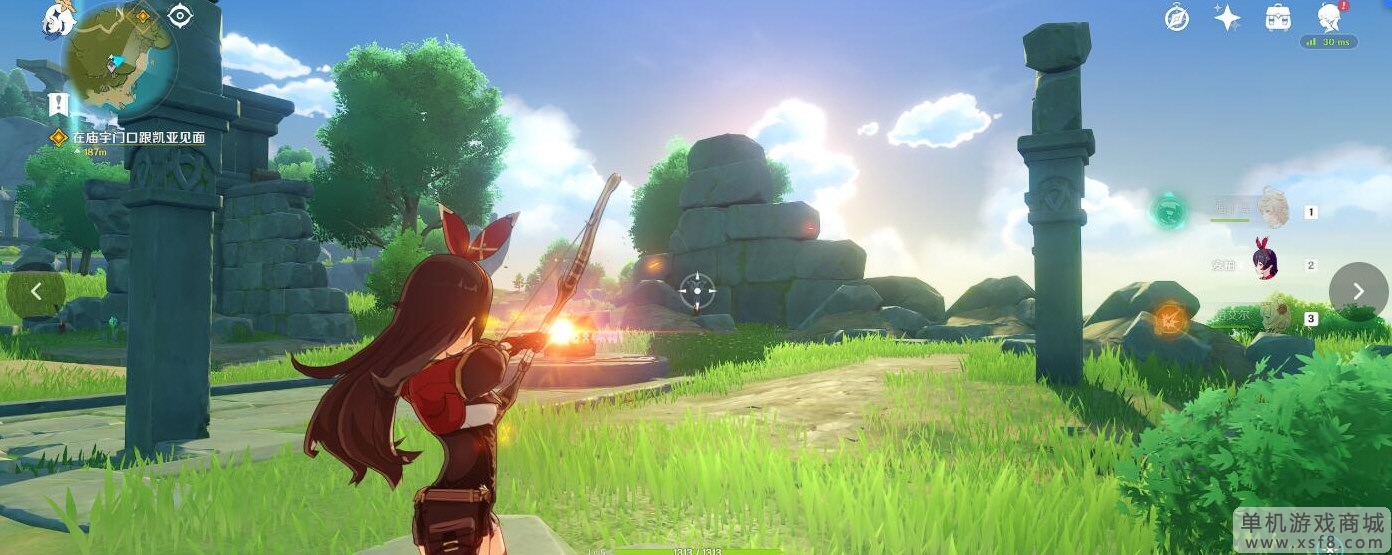Toggle the elemental sight eye icon

pos(180,15)
